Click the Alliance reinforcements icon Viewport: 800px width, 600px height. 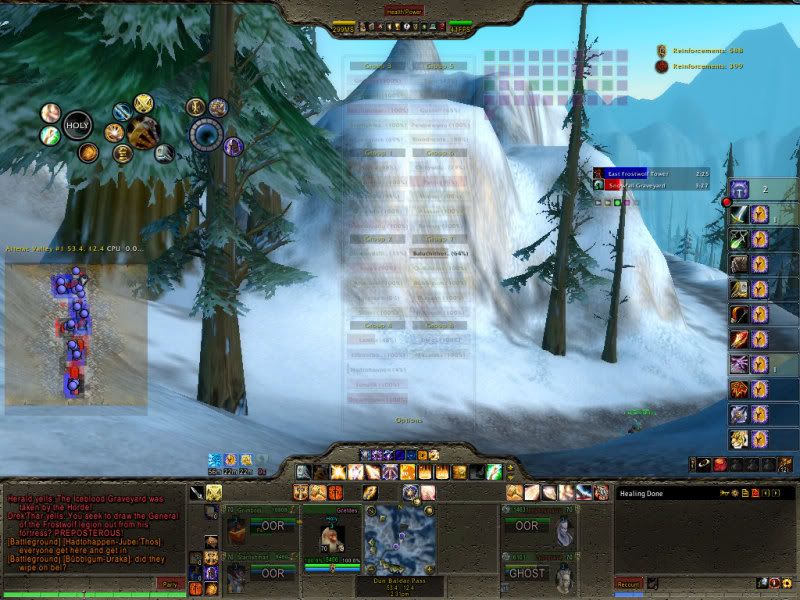point(661,49)
